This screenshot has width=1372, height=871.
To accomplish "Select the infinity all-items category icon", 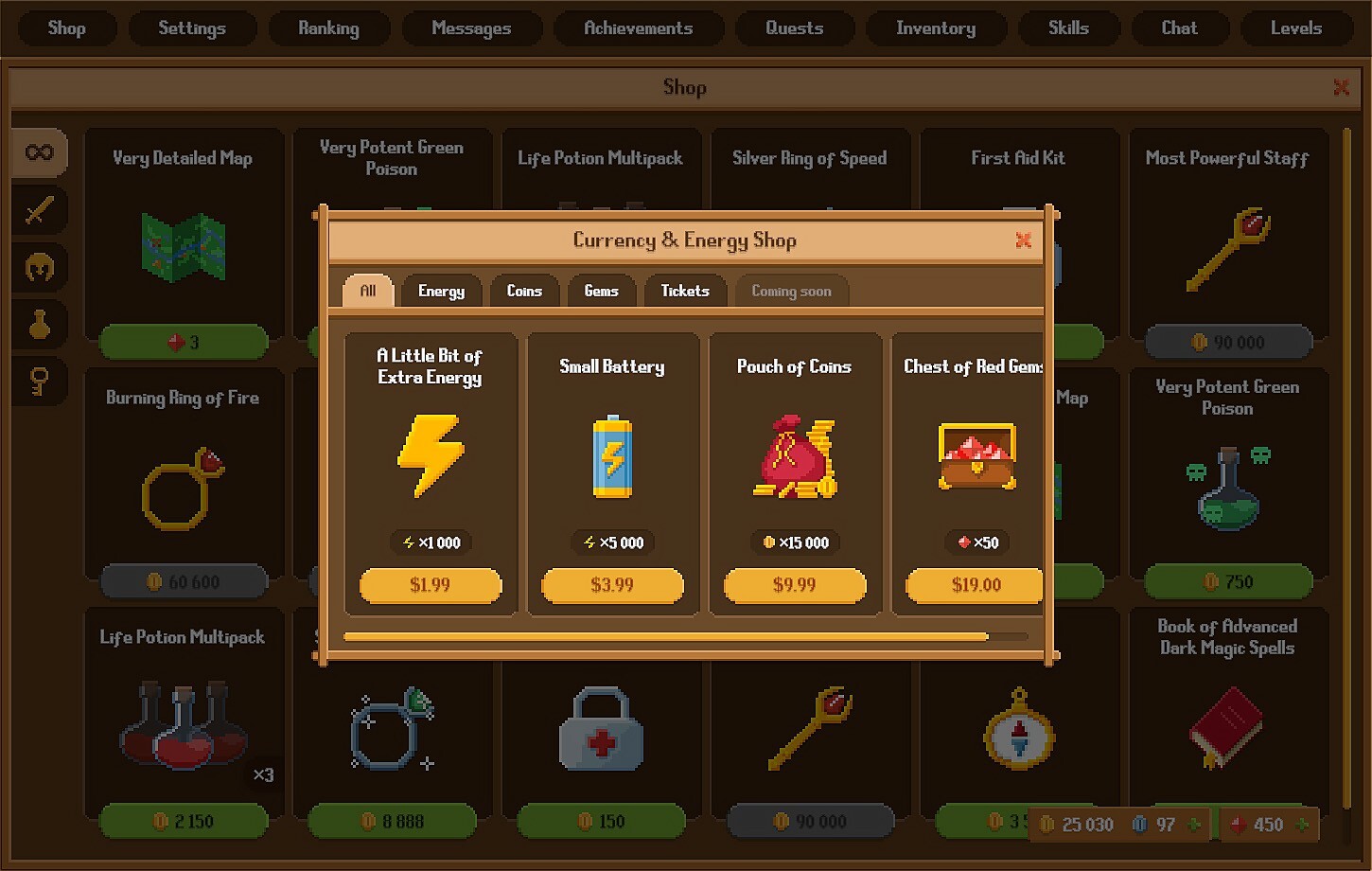I will click(x=38, y=151).
